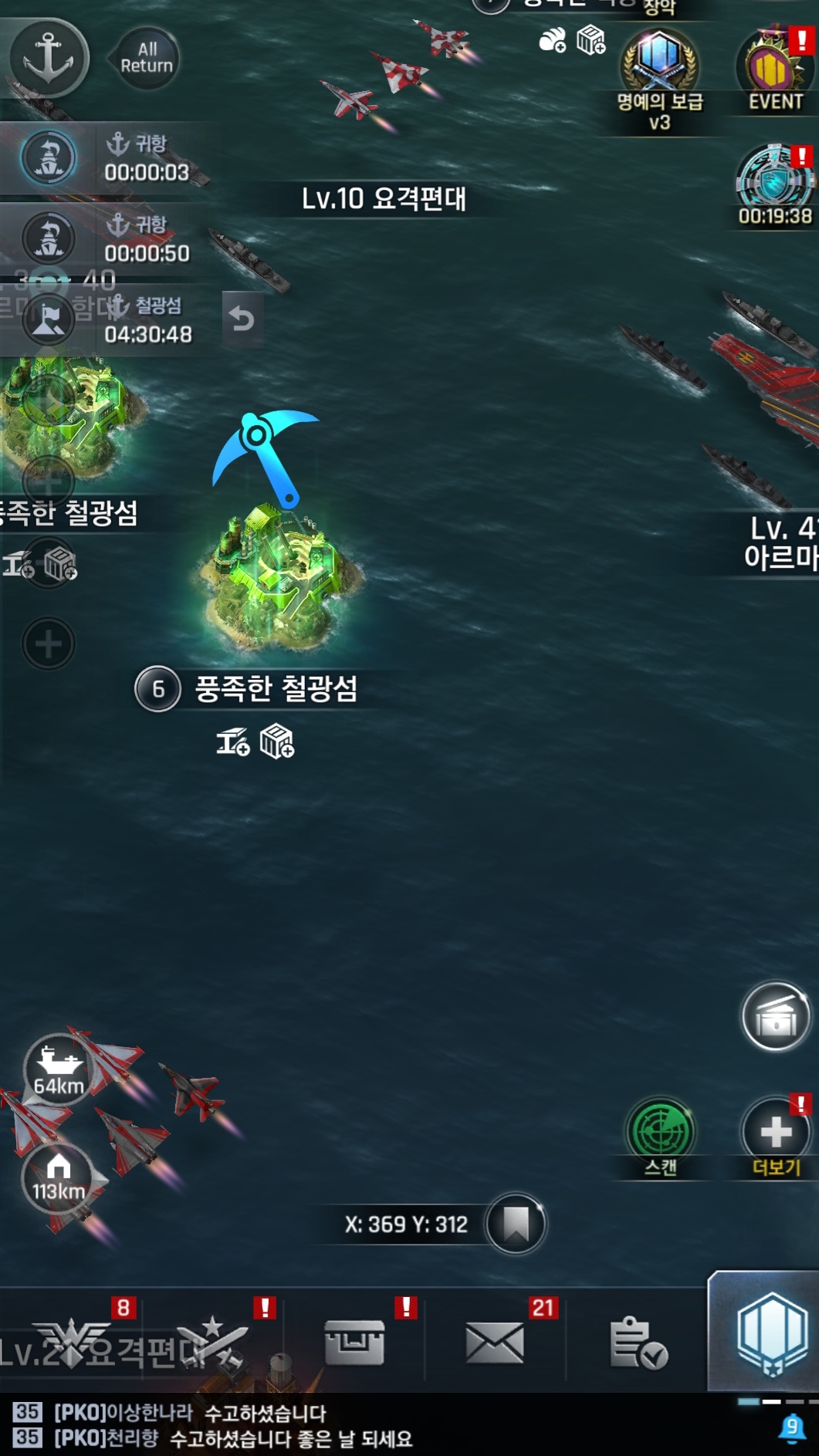The height and width of the screenshot is (1456, 819).
Task: Tap the anchor fleet button
Action: pos(49,58)
